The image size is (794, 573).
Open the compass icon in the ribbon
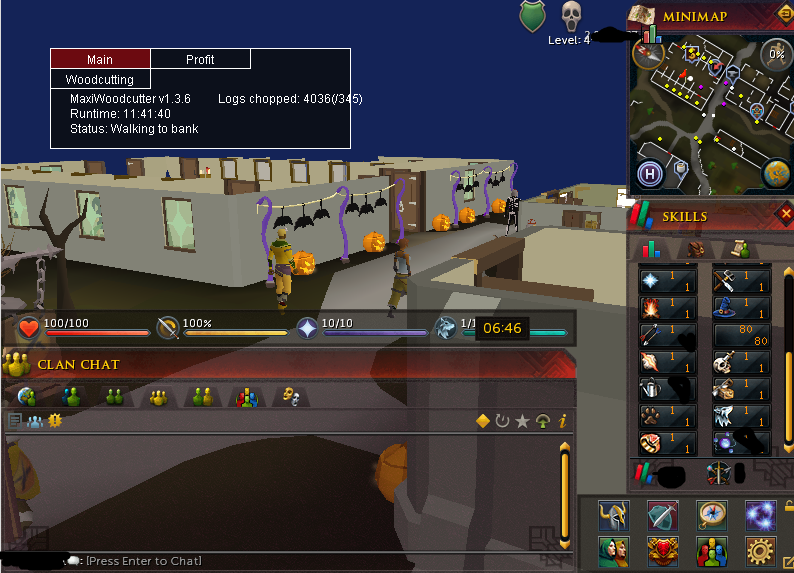click(x=711, y=515)
